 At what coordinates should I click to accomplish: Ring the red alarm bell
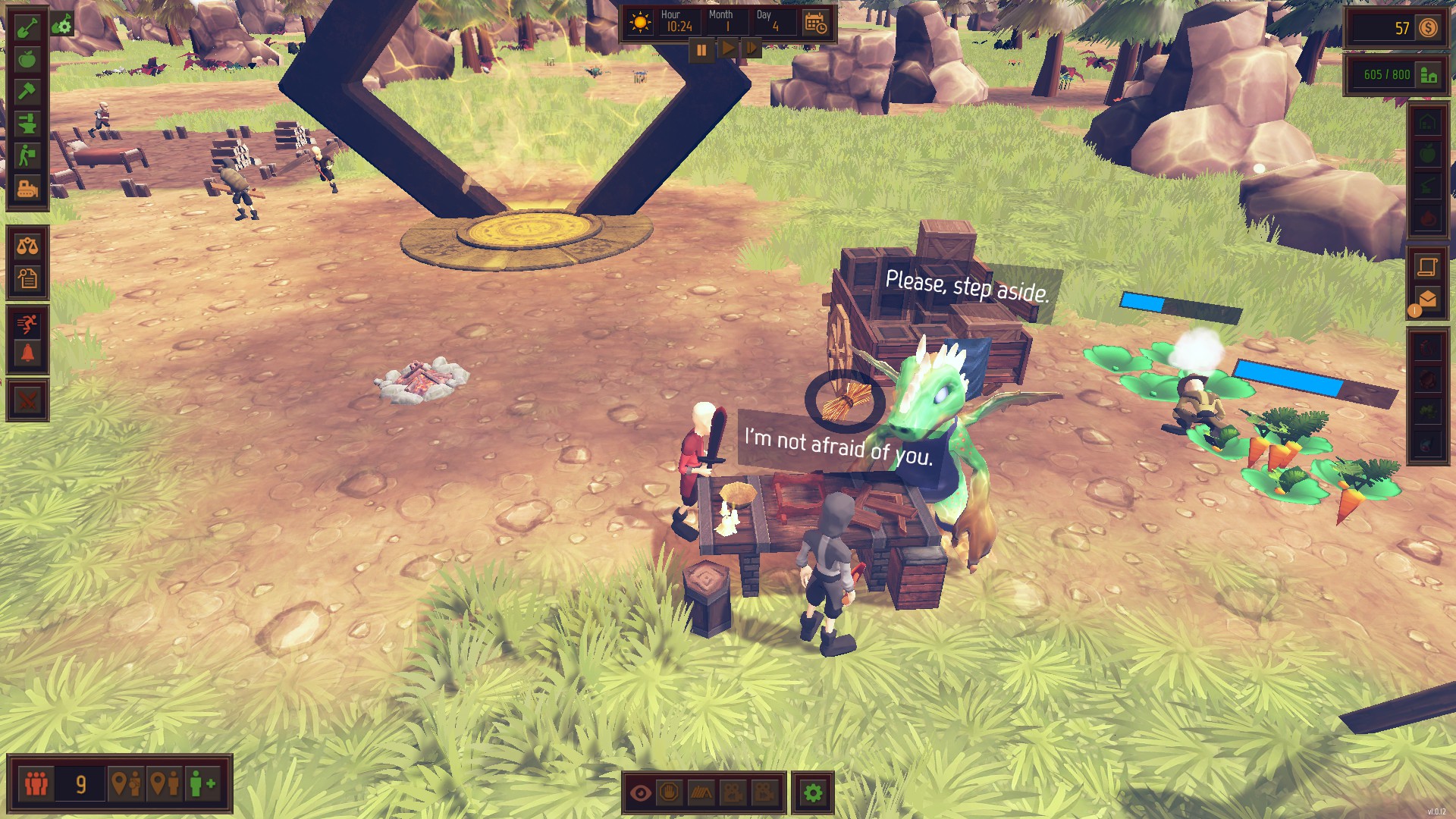[27, 354]
